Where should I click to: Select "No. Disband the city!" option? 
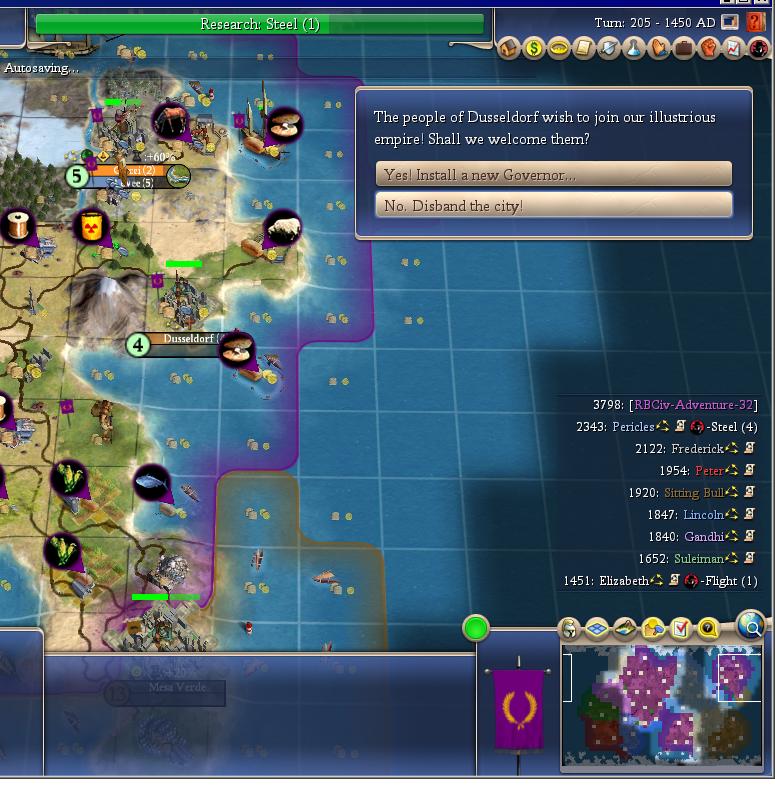[x=553, y=206]
